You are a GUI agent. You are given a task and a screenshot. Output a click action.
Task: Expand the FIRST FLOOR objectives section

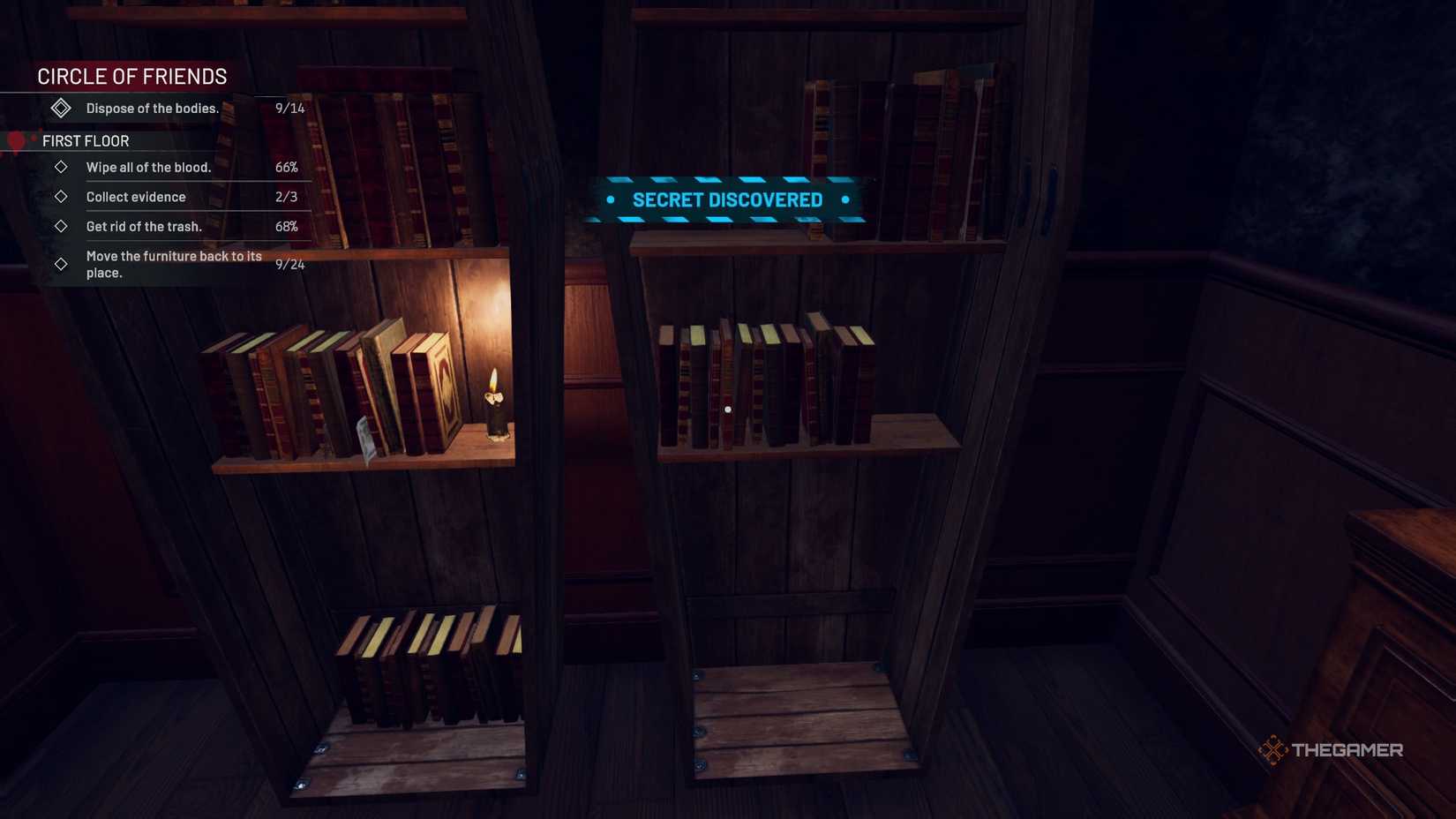(x=84, y=140)
